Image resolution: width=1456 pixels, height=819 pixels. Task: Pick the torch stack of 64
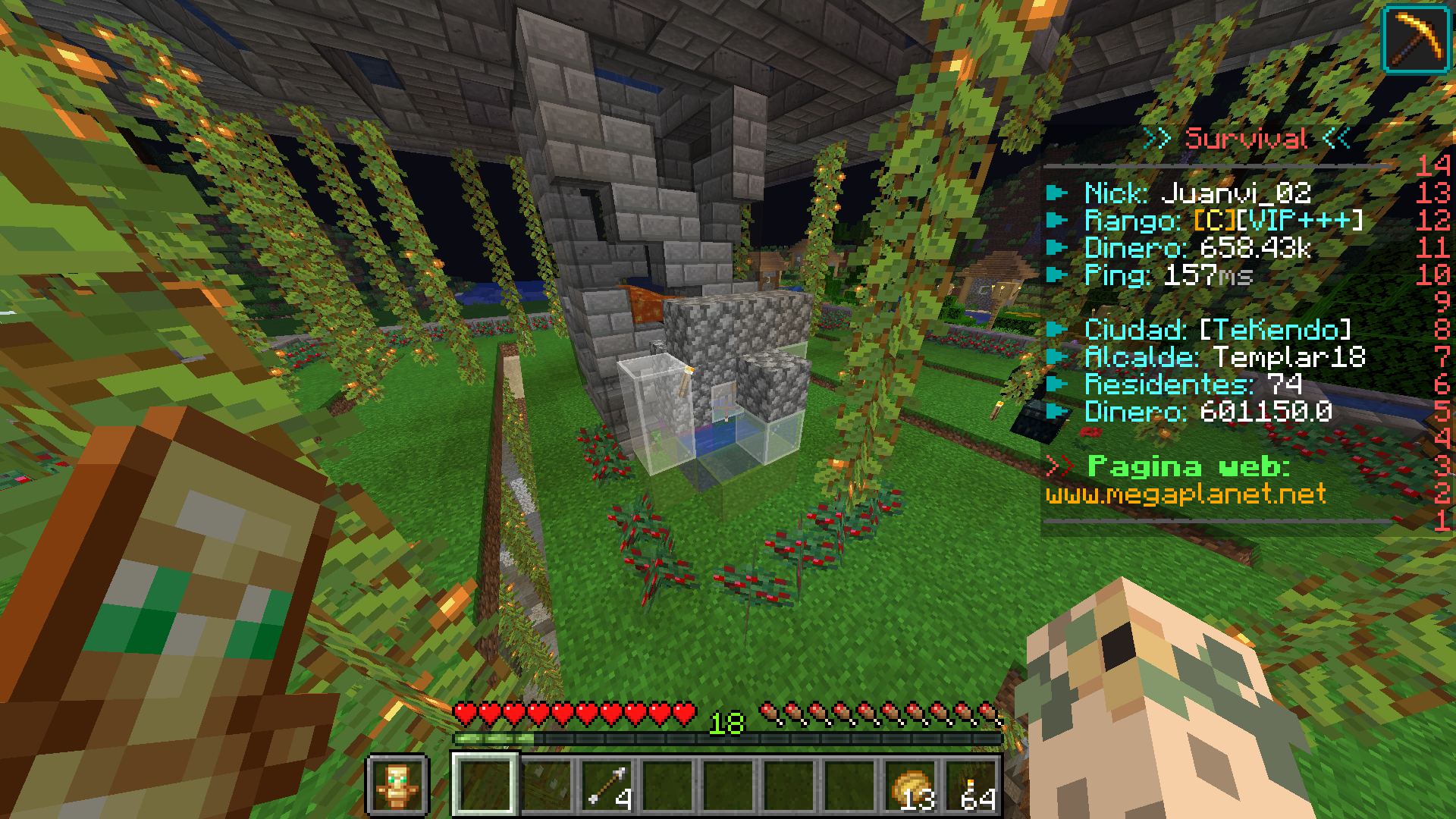click(972, 786)
